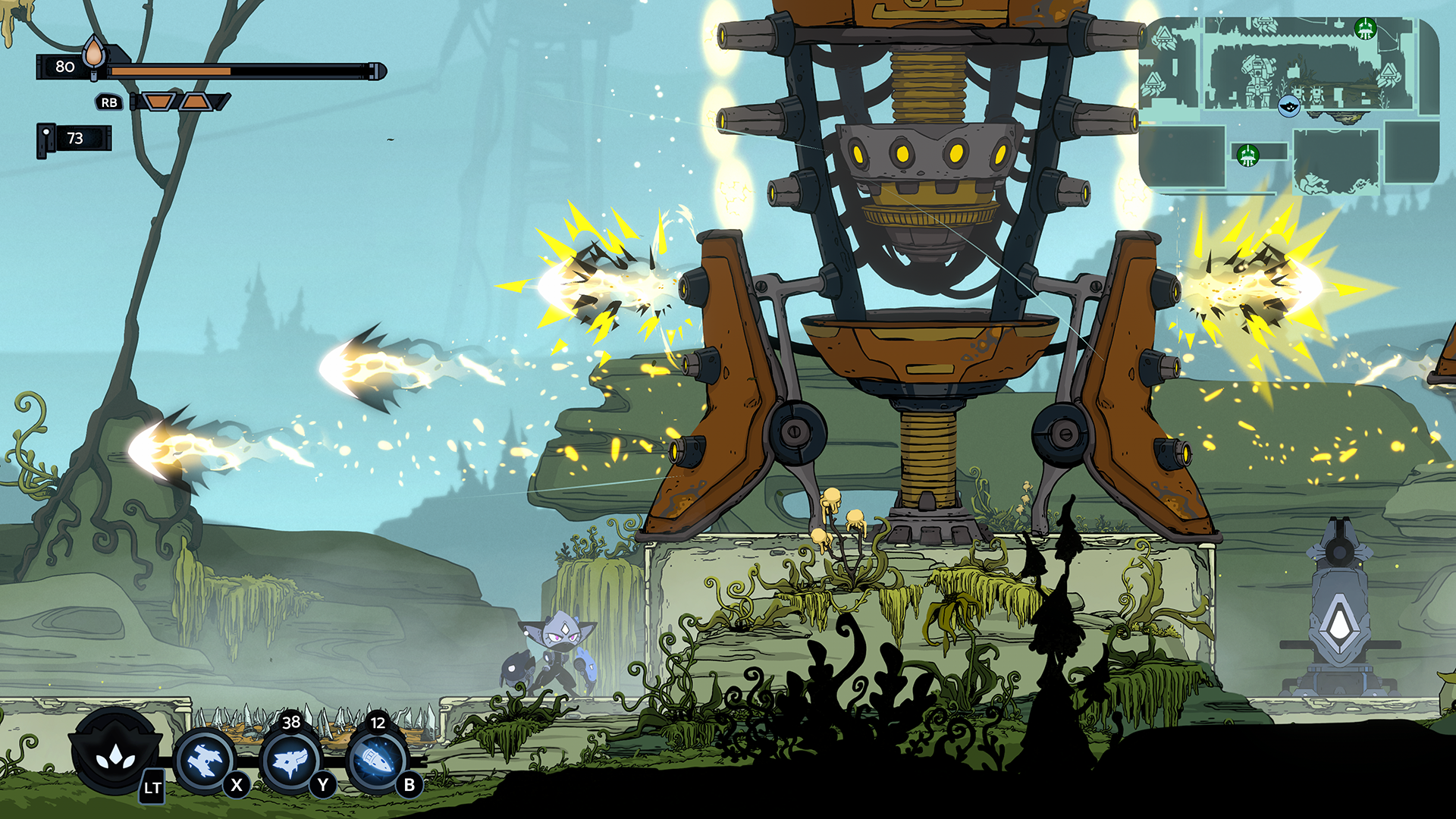This screenshot has height=819, width=1456.
Task: Select the triangle hazard marker on minimap's left
Action: click(x=1164, y=36)
